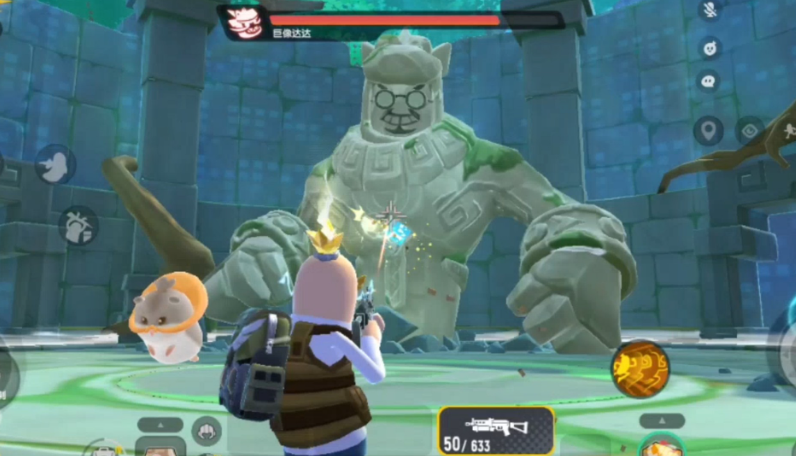Open the emoji face icon
Viewport: 796px width, 456px height.
(710, 47)
